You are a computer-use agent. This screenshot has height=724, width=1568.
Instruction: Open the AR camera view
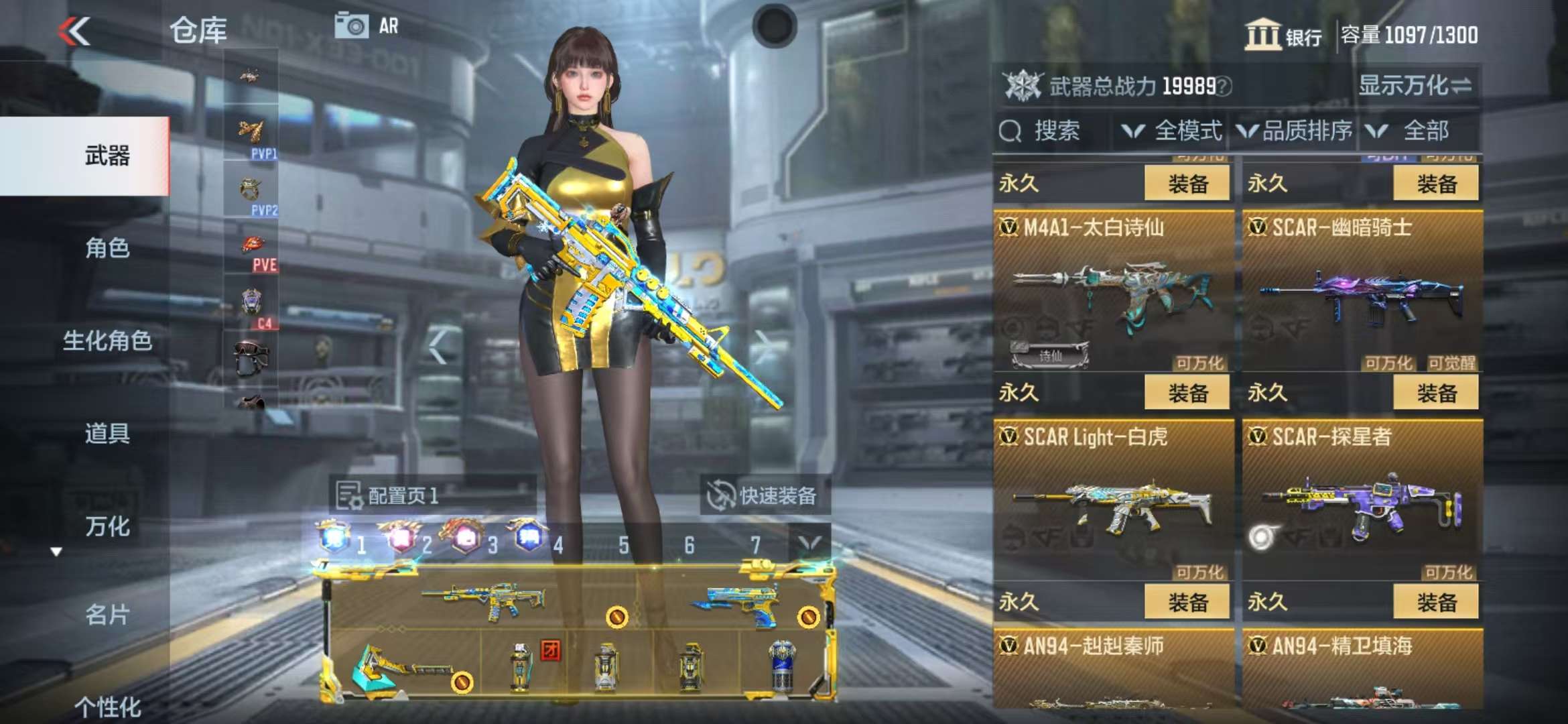[367, 26]
